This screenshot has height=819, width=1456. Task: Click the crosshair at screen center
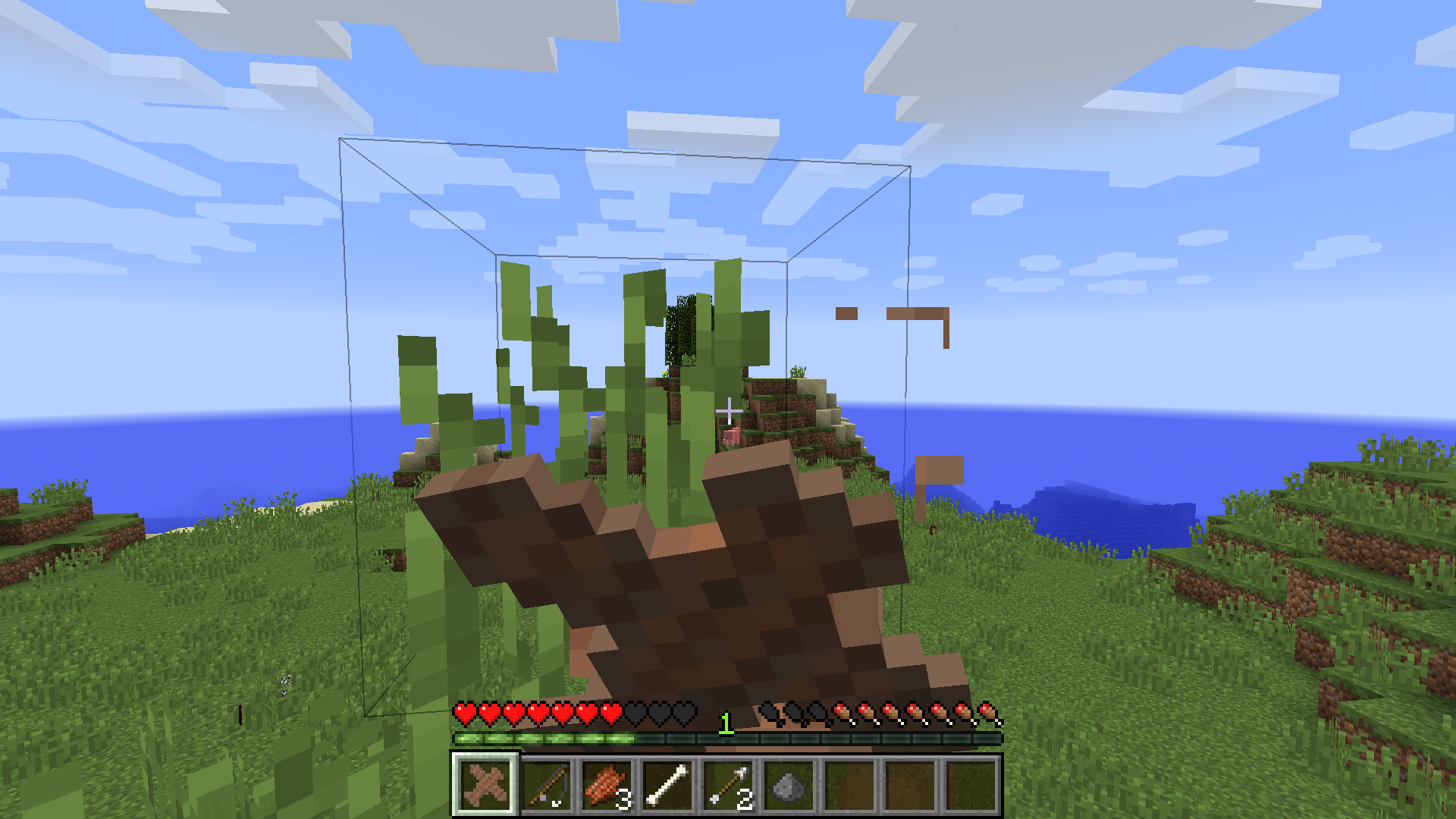point(730,409)
